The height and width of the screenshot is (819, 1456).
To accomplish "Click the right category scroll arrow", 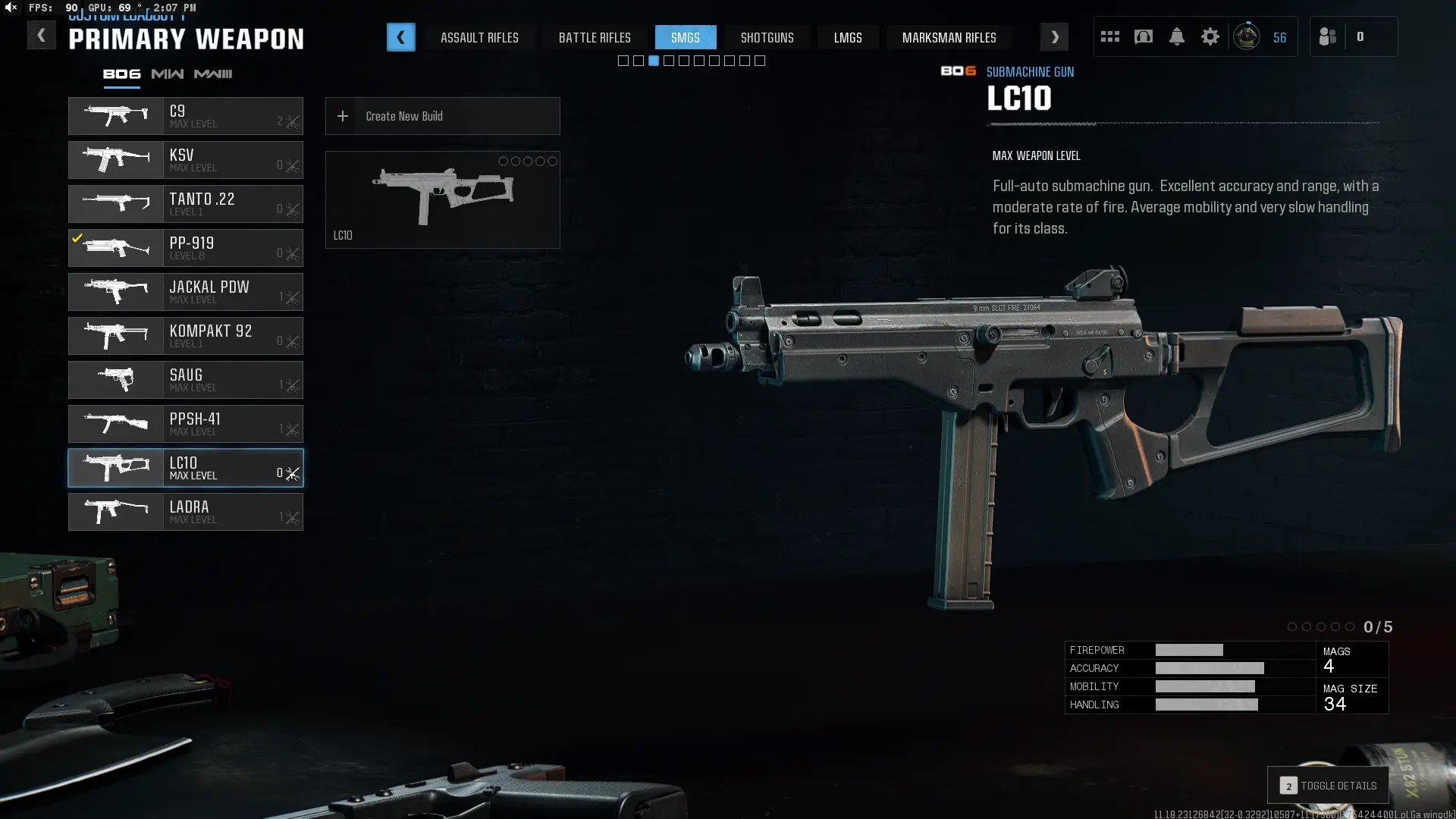I will [1054, 37].
